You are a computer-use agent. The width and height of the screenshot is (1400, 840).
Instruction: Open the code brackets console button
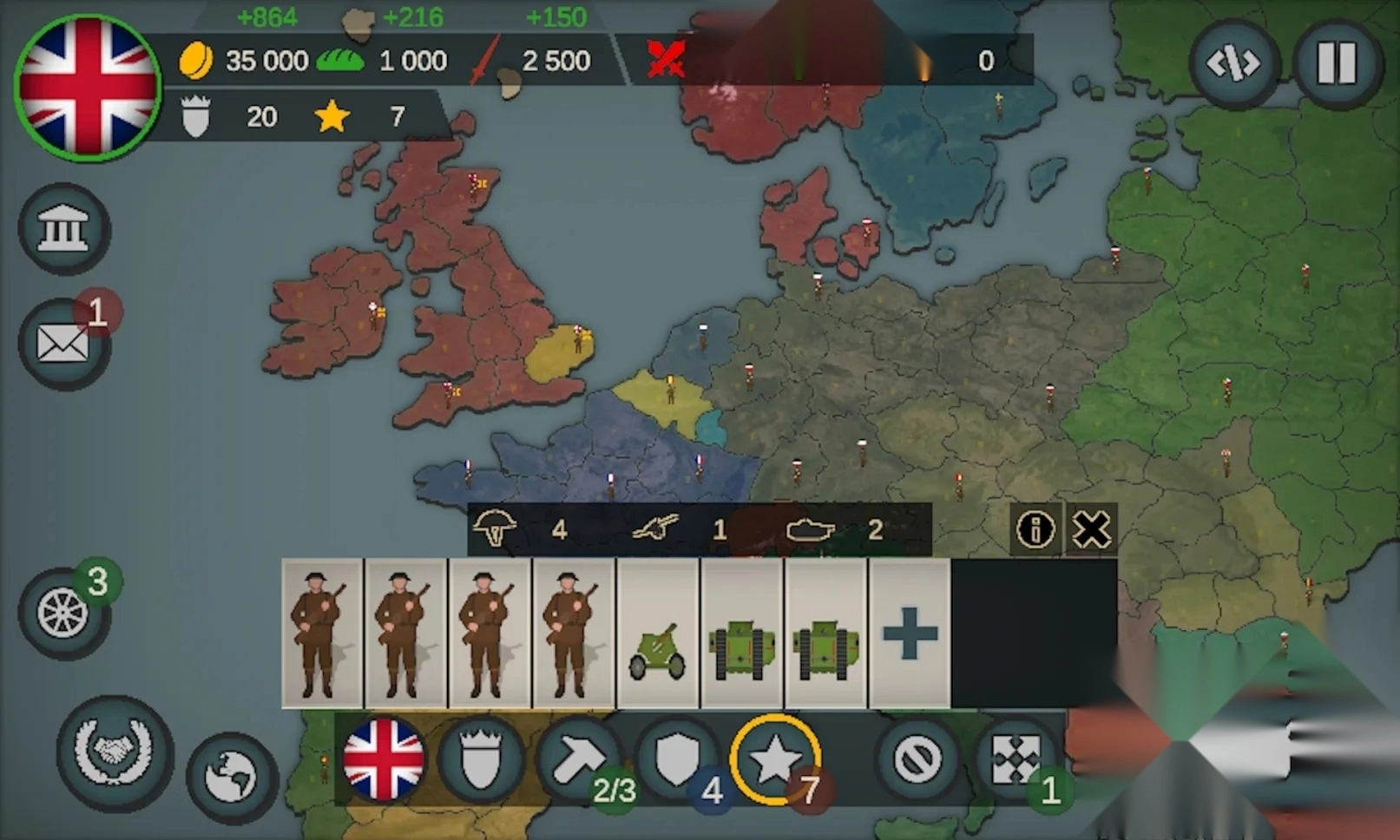(x=1233, y=63)
